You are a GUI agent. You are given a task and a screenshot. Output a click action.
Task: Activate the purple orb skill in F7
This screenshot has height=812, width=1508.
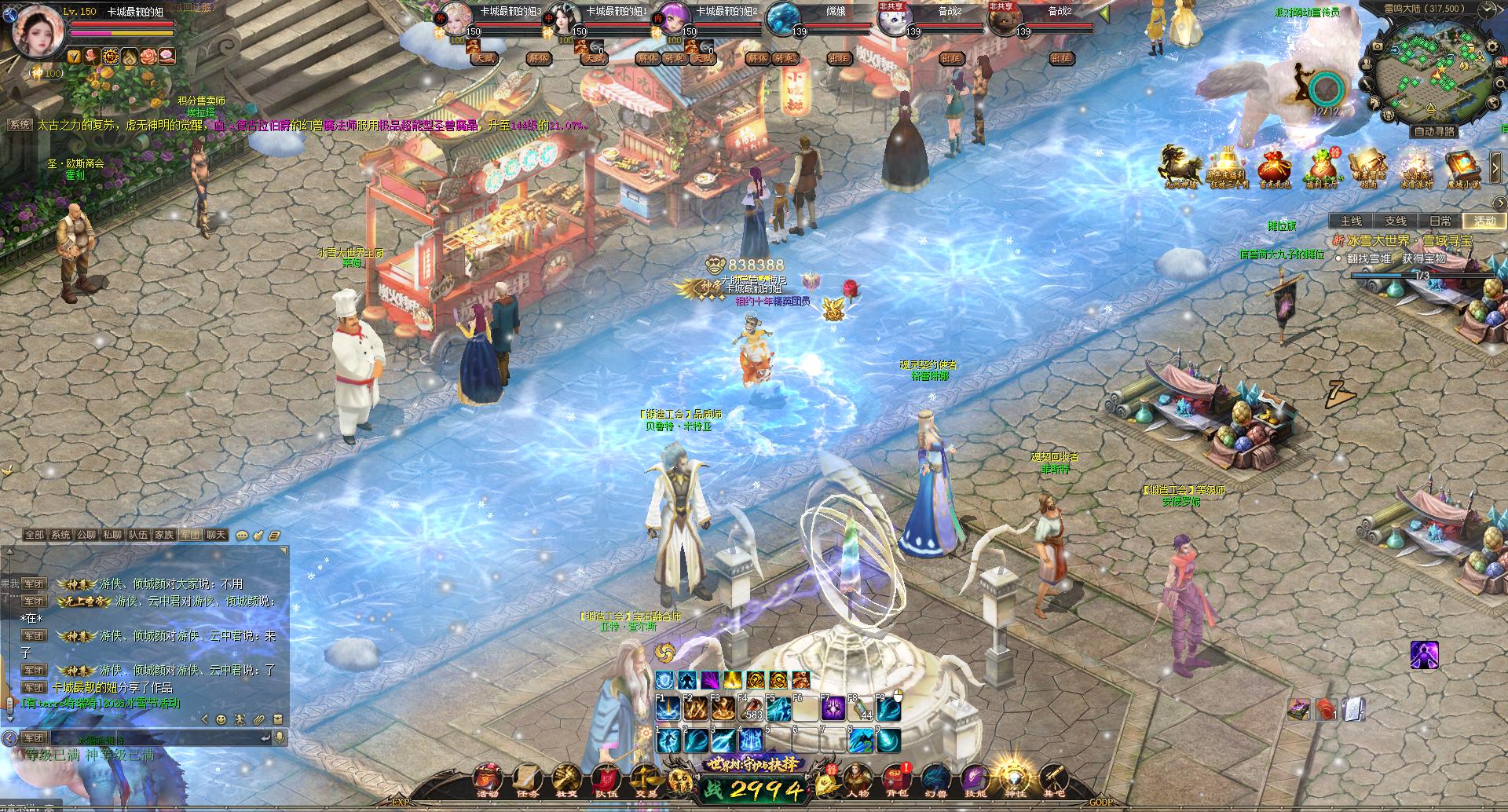(832, 709)
